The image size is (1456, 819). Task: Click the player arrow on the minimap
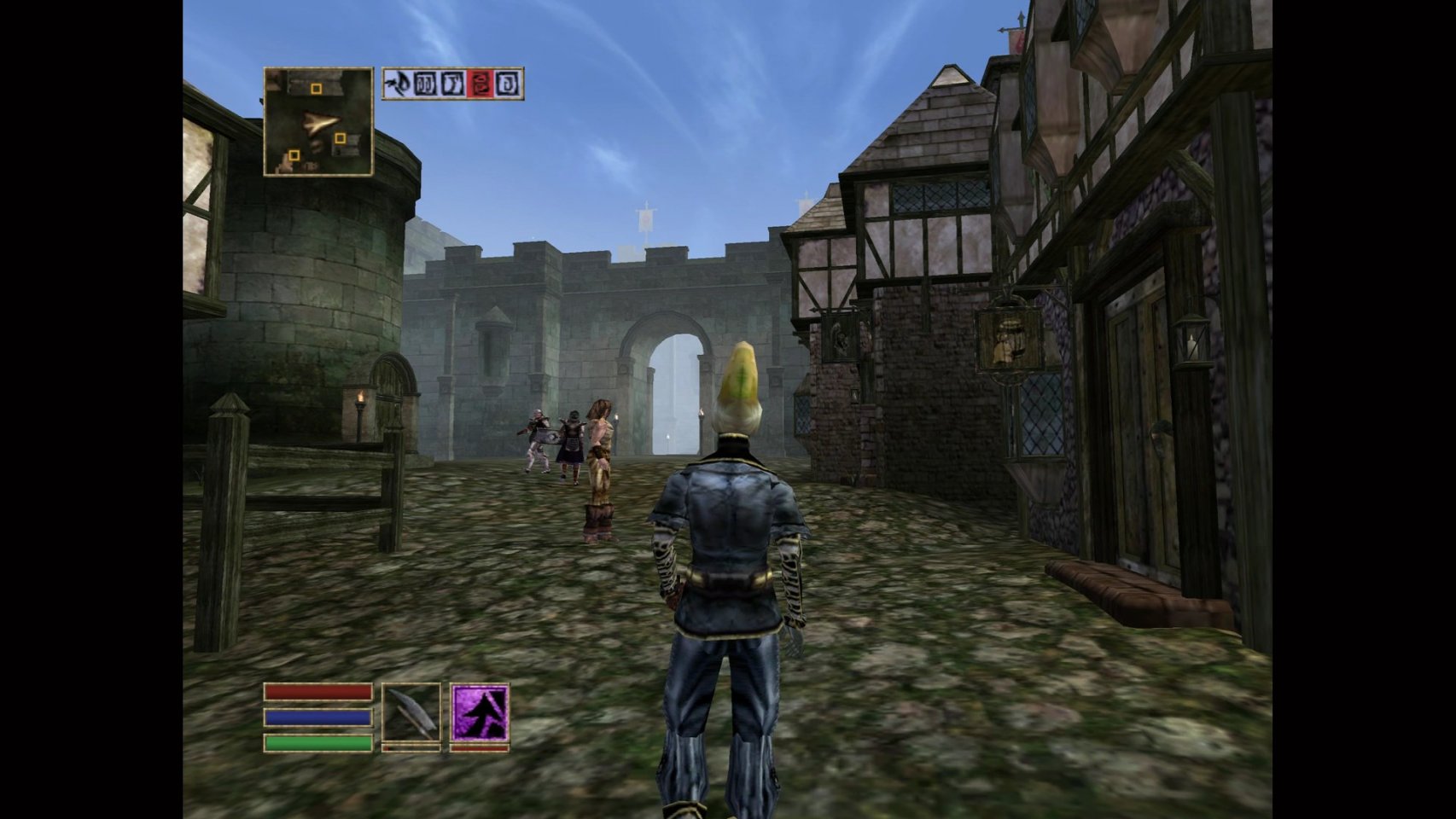pos(320,123)
